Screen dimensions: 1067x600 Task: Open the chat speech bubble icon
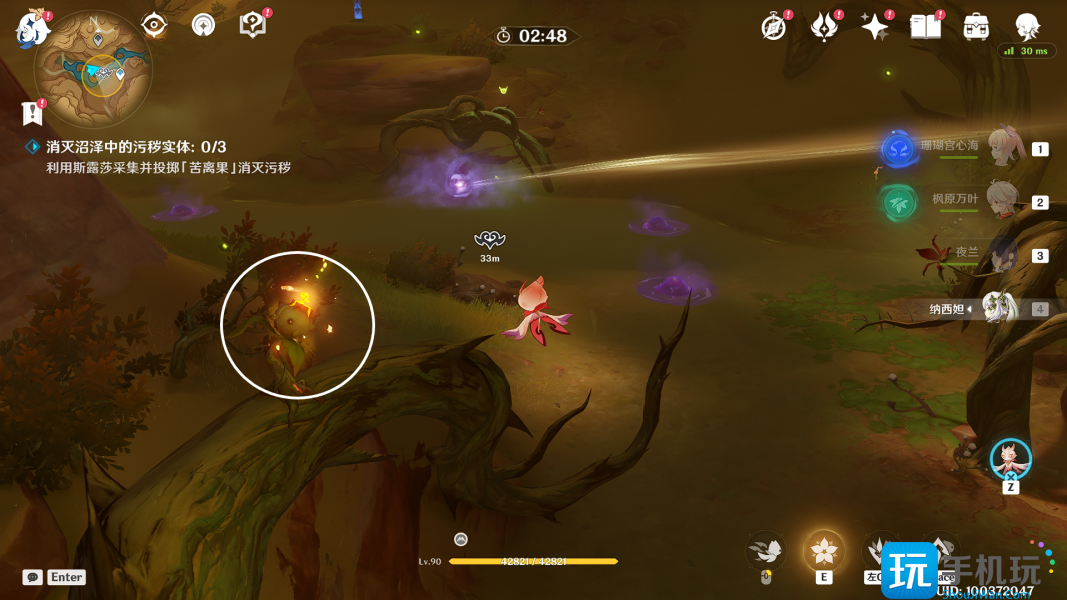tap(33, 577)
